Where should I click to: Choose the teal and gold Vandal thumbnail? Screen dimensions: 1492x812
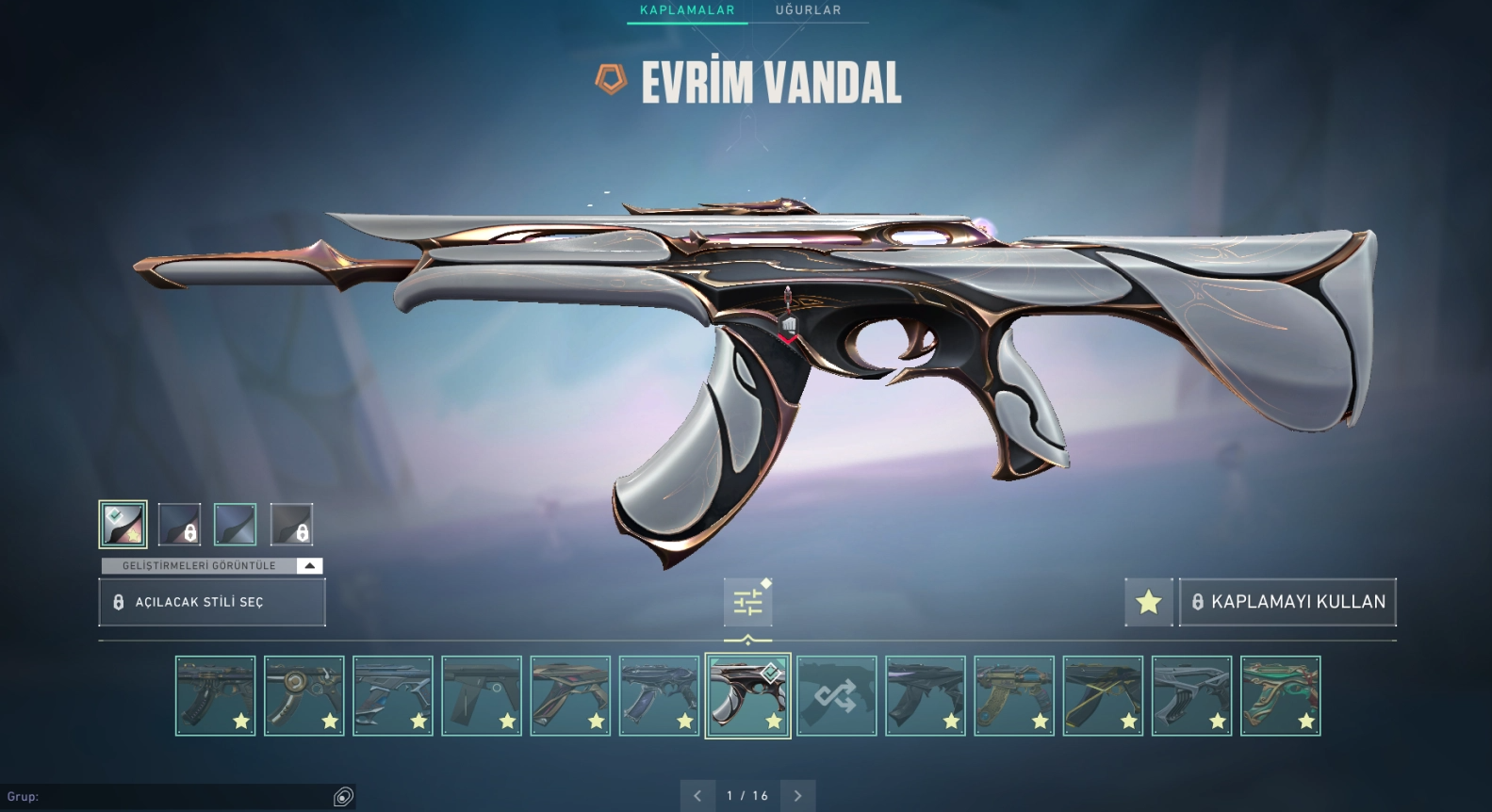(1280, 696)
